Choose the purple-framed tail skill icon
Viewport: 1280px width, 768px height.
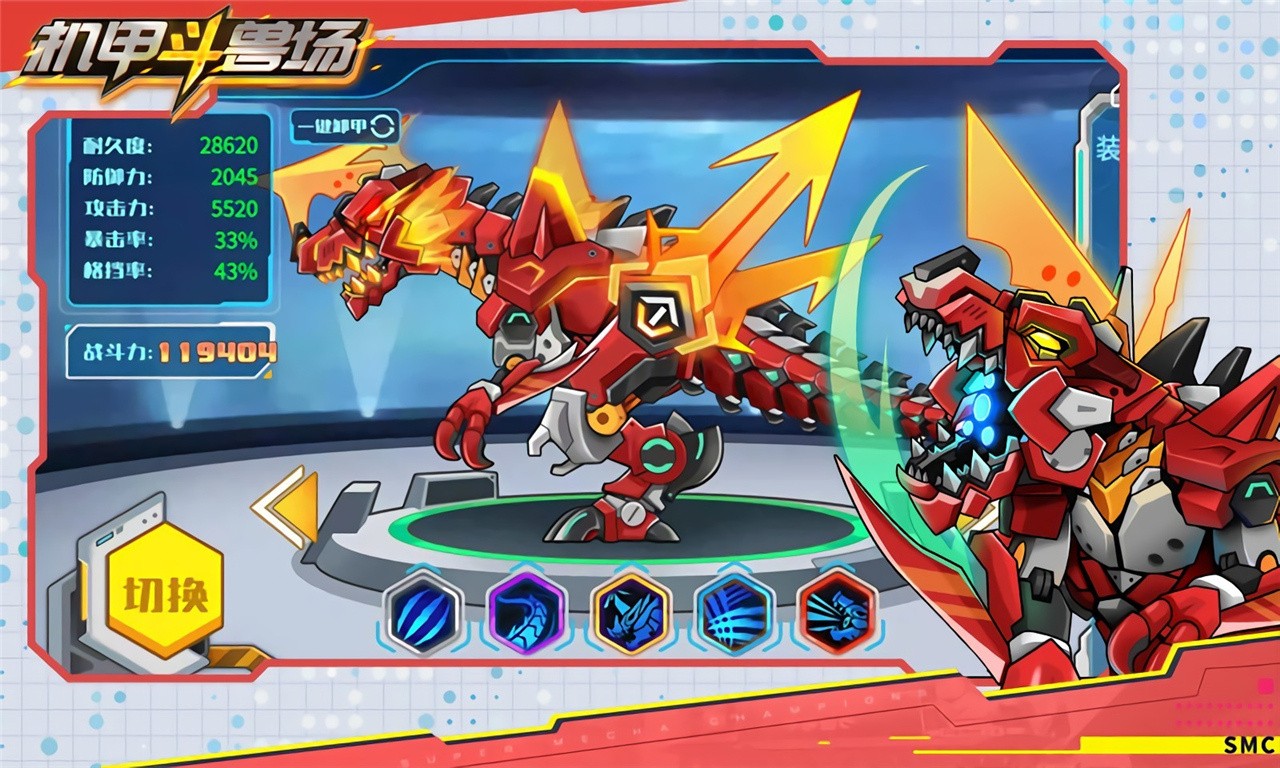pos(526,612)
